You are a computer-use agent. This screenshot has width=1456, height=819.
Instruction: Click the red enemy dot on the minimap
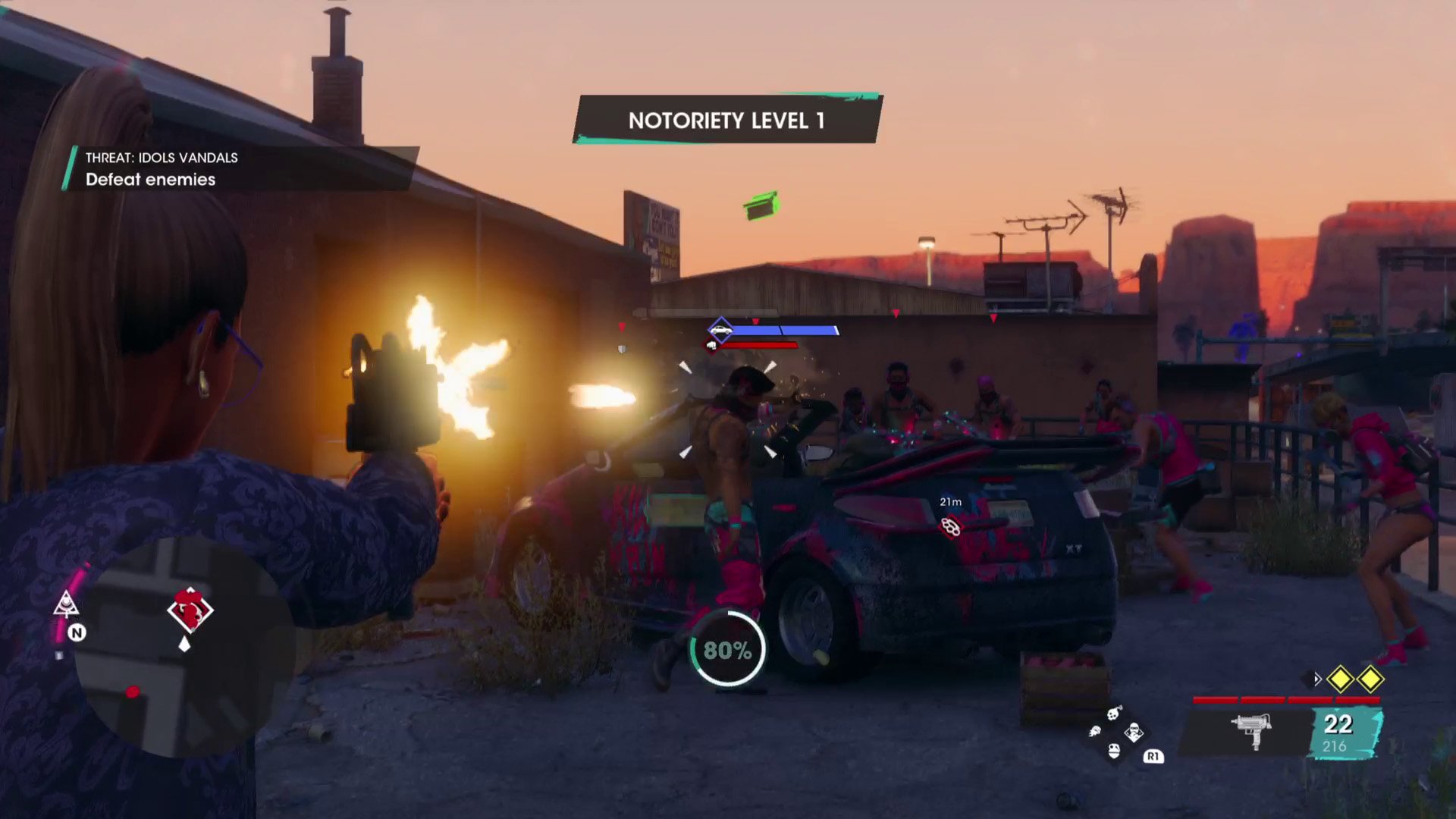point(133,692)
